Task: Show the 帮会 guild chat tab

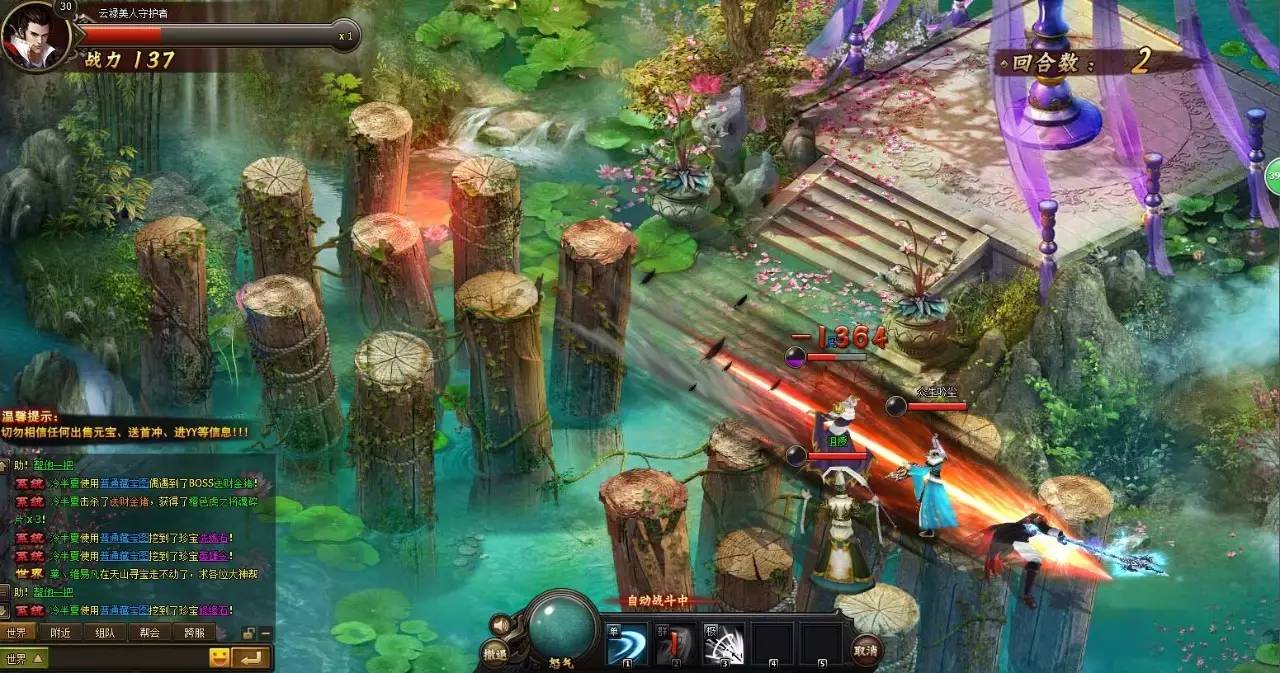Action: coord(150,632)
